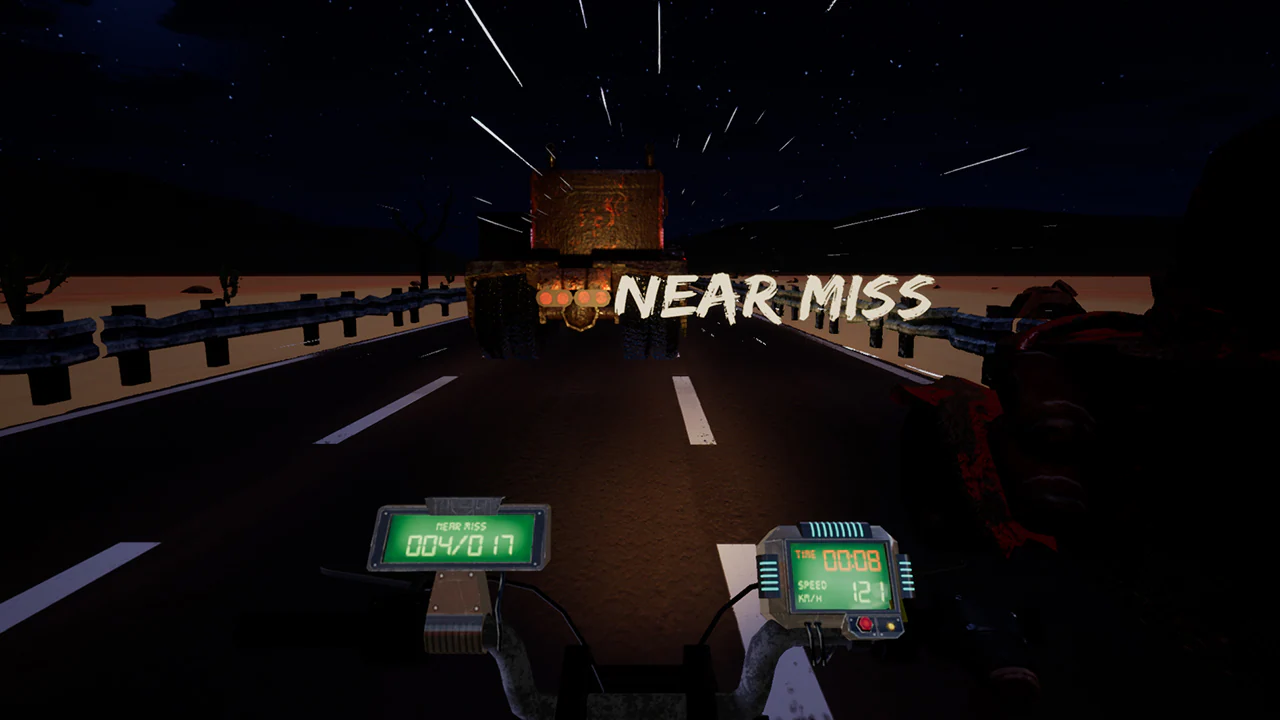
Task: Click the vent strip atop the speedometer unit
Action: click(x=836, y=527)
